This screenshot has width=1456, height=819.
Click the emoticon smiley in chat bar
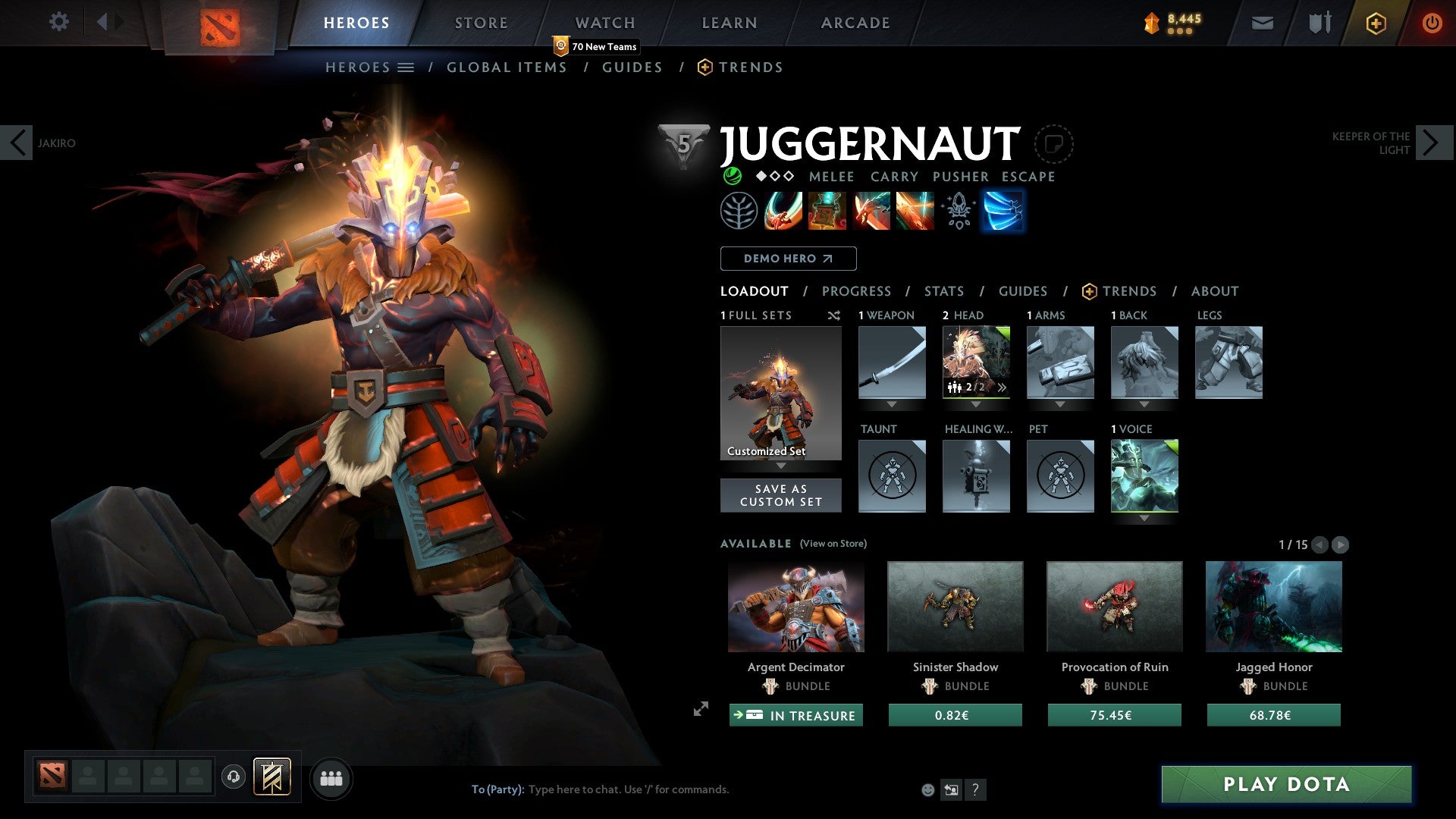927,789
